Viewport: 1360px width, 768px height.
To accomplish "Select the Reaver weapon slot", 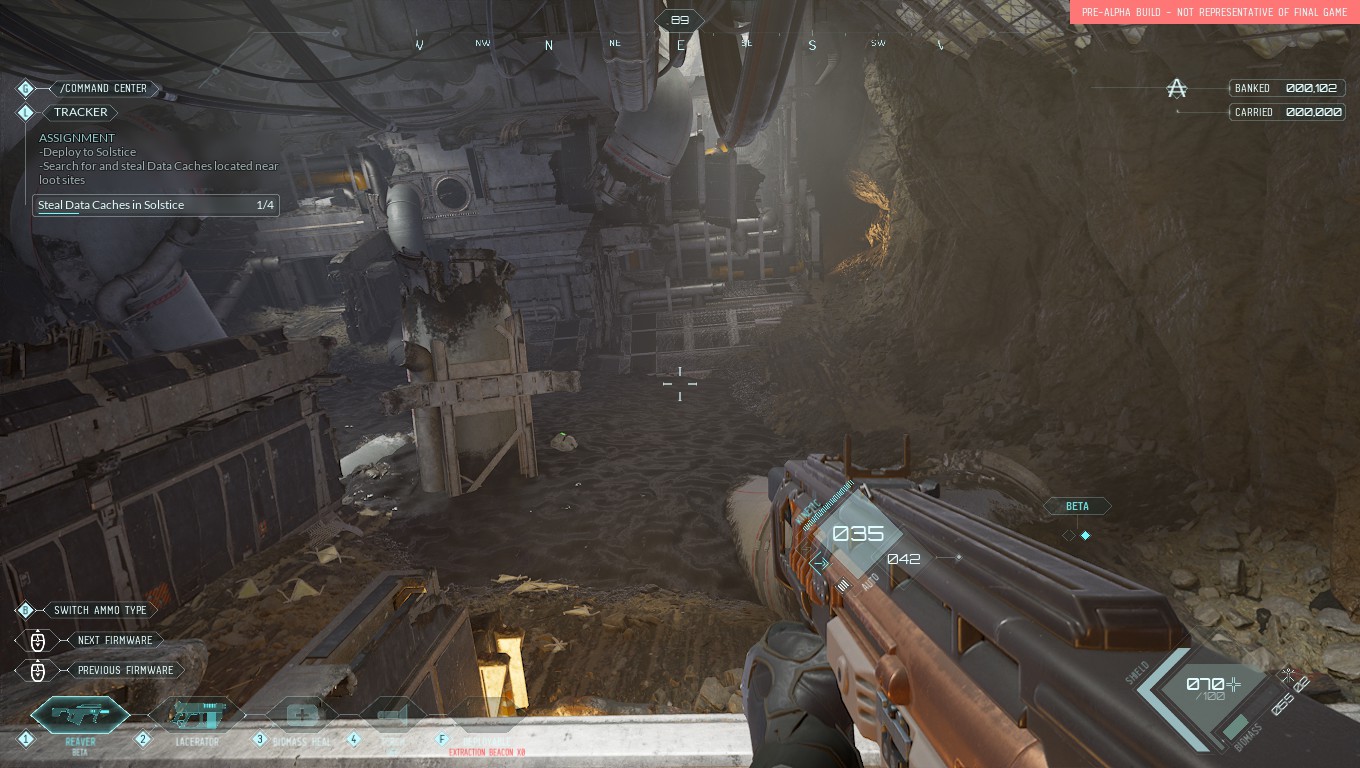I will 80,715.
